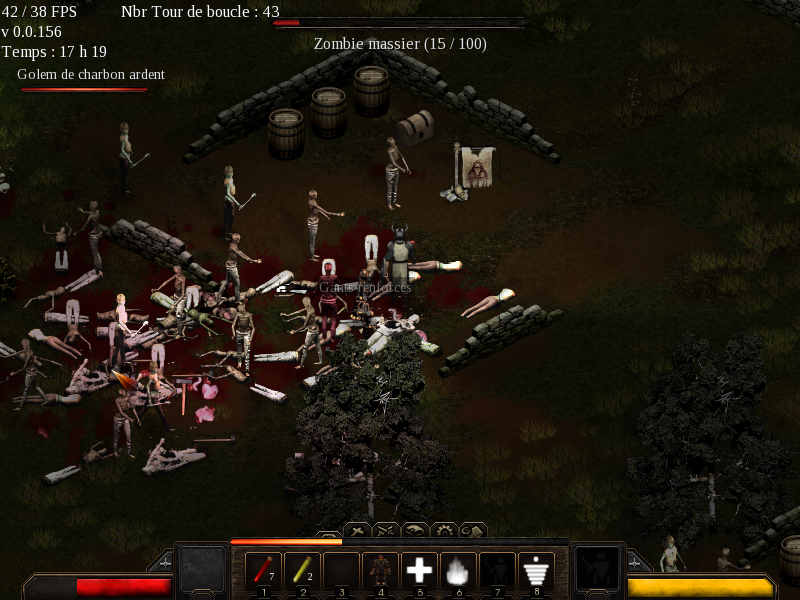Select the red potion hotbar slot
The height and width of the screenshot is (600, 800).
pyautogui.click(x=264, y=571)
